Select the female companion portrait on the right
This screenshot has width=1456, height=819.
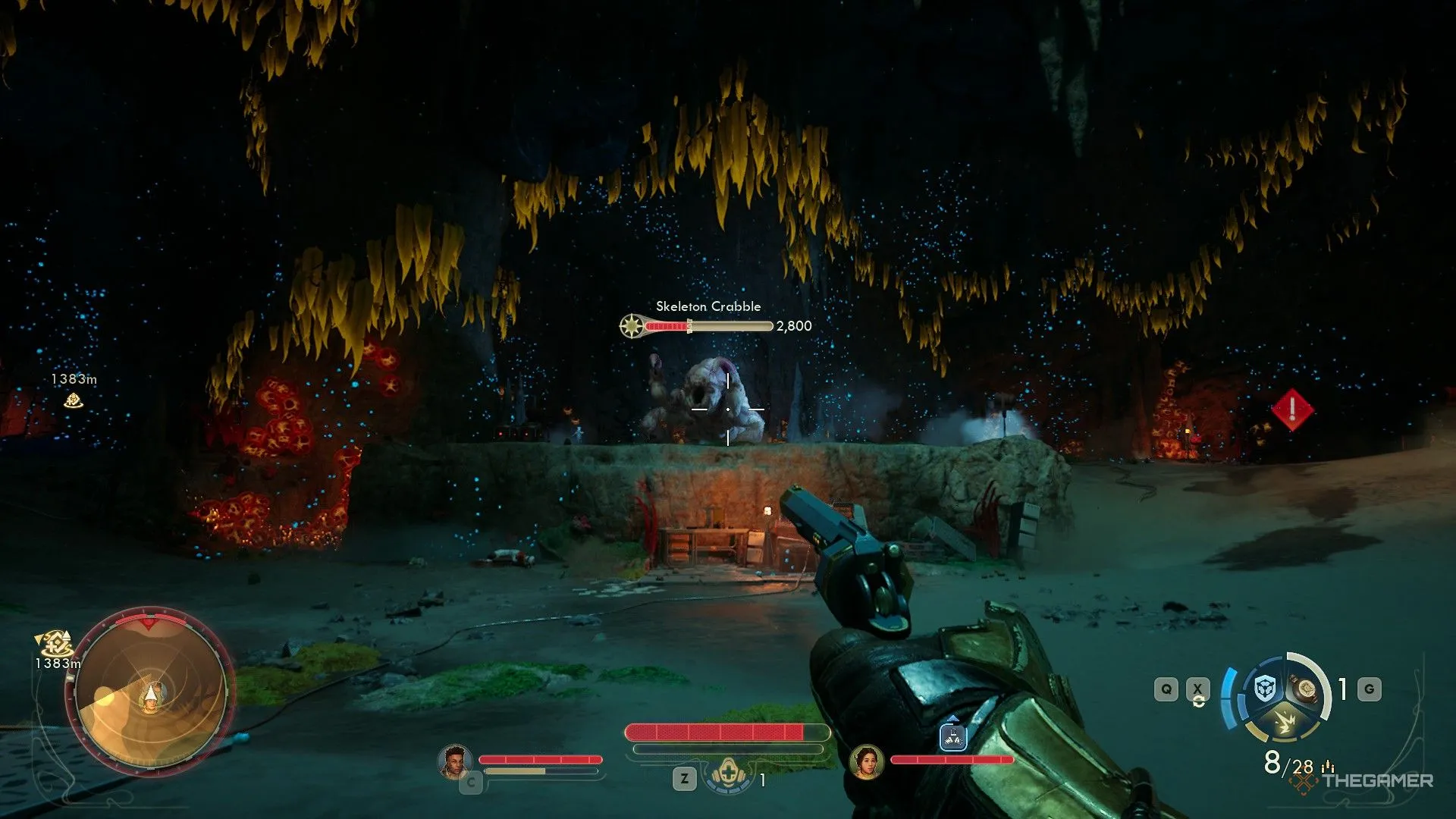pos(868,763)
